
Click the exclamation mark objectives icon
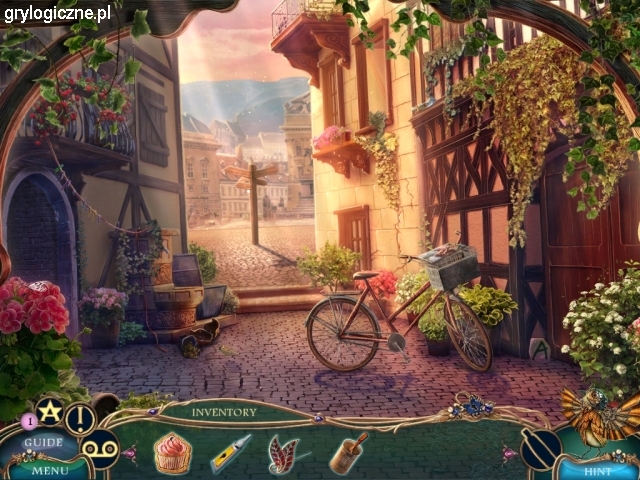[81, 418]
